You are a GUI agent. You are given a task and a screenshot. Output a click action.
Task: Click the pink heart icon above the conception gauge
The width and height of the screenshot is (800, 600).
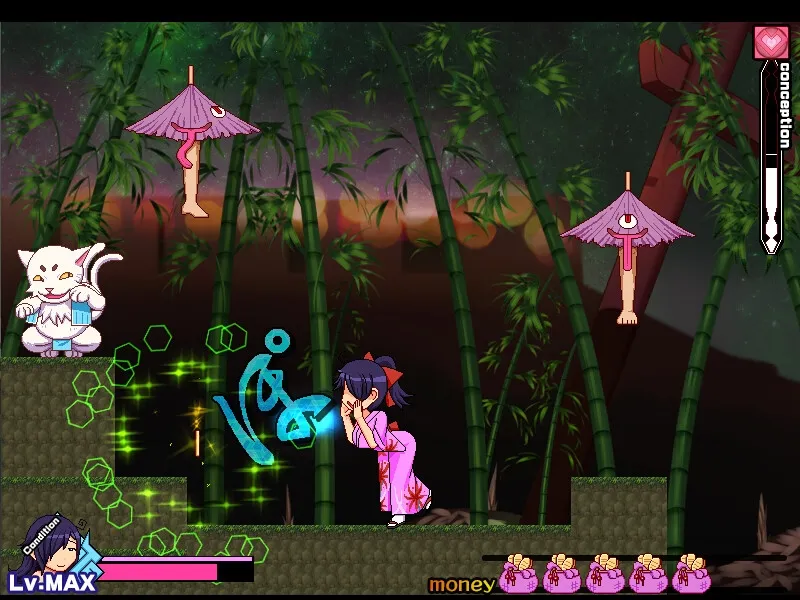click(771, 42)
